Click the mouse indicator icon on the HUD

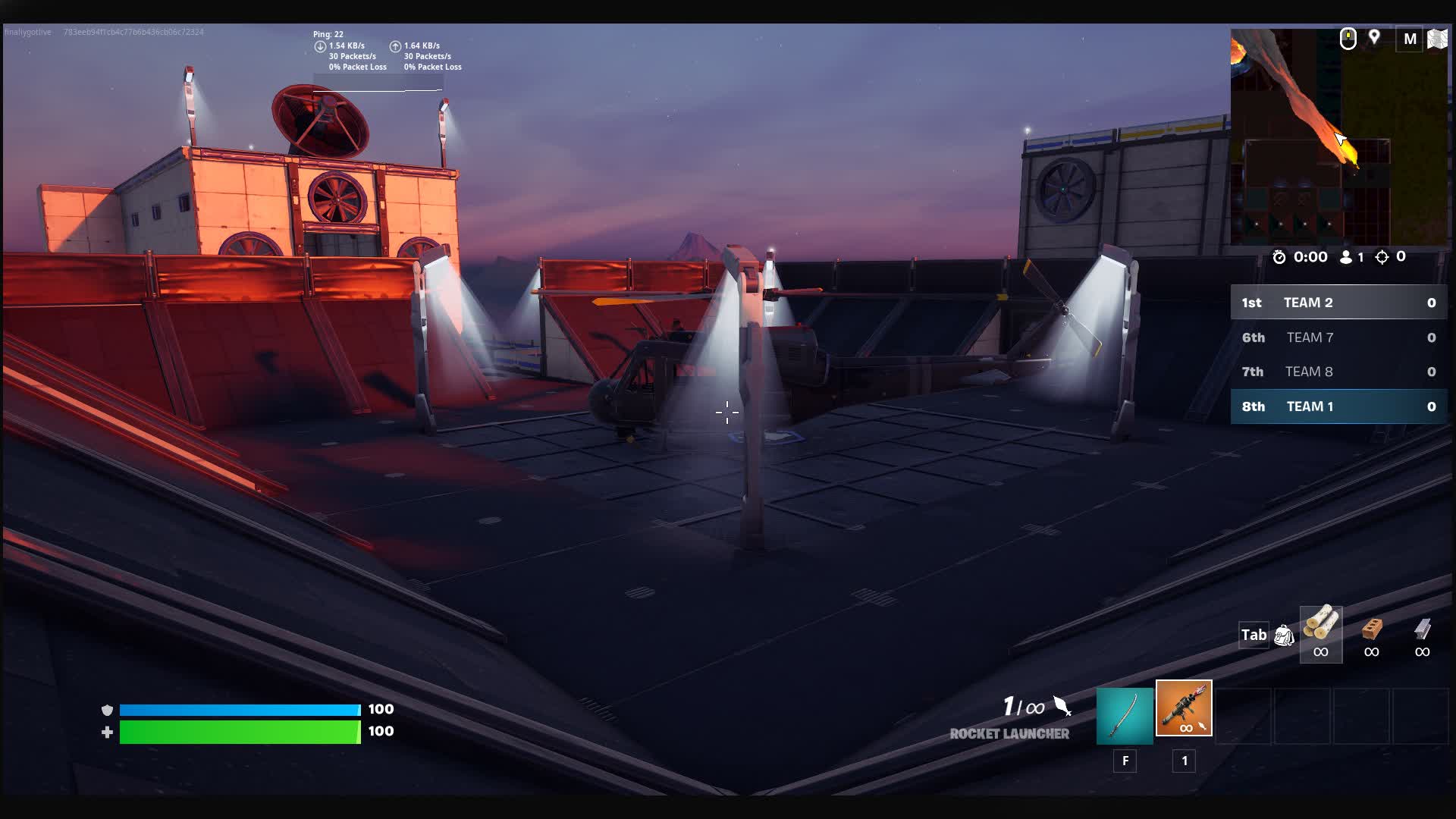coord(1348,38)
